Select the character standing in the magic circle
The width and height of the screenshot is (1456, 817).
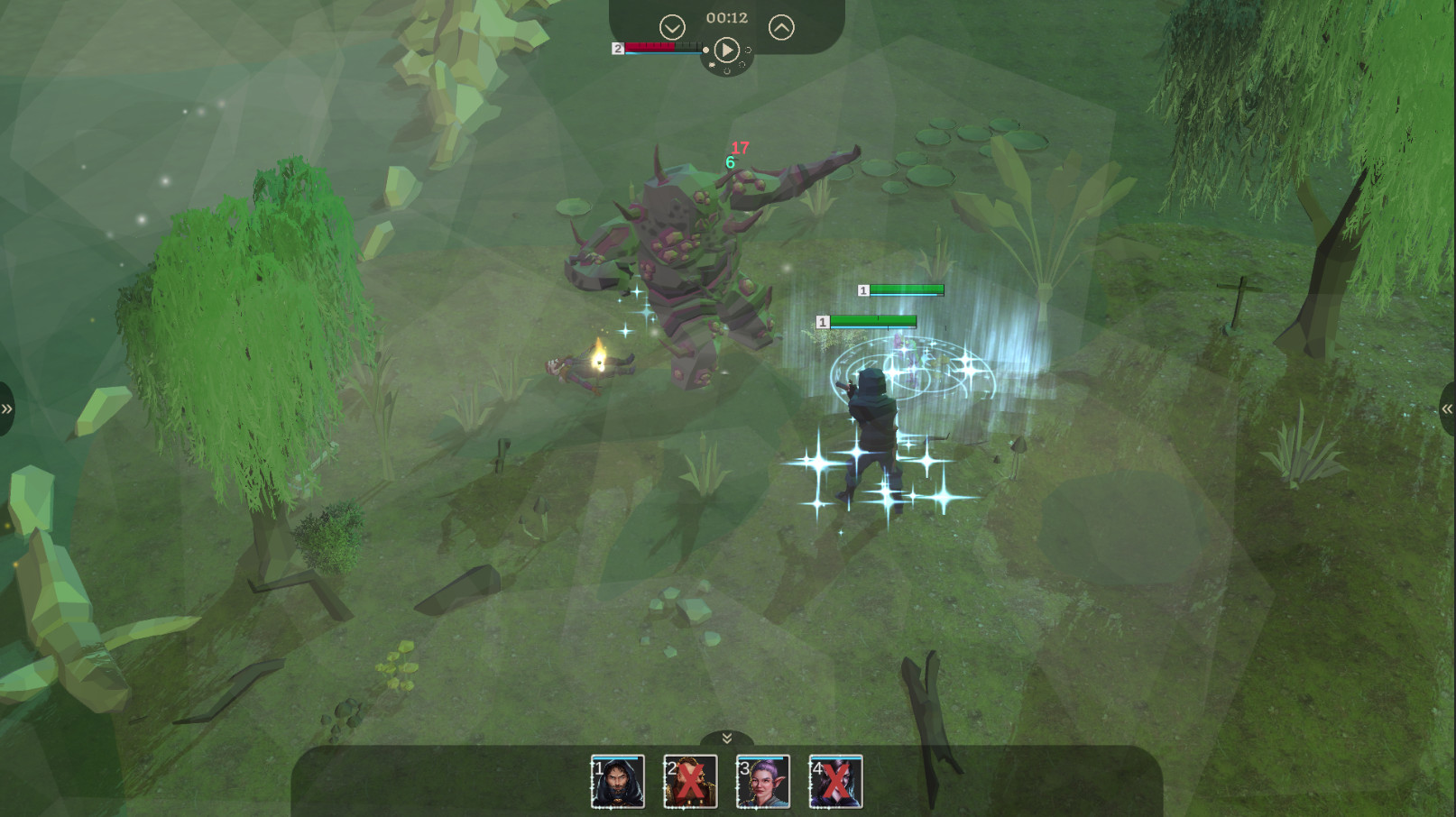(x=871, y=424)
